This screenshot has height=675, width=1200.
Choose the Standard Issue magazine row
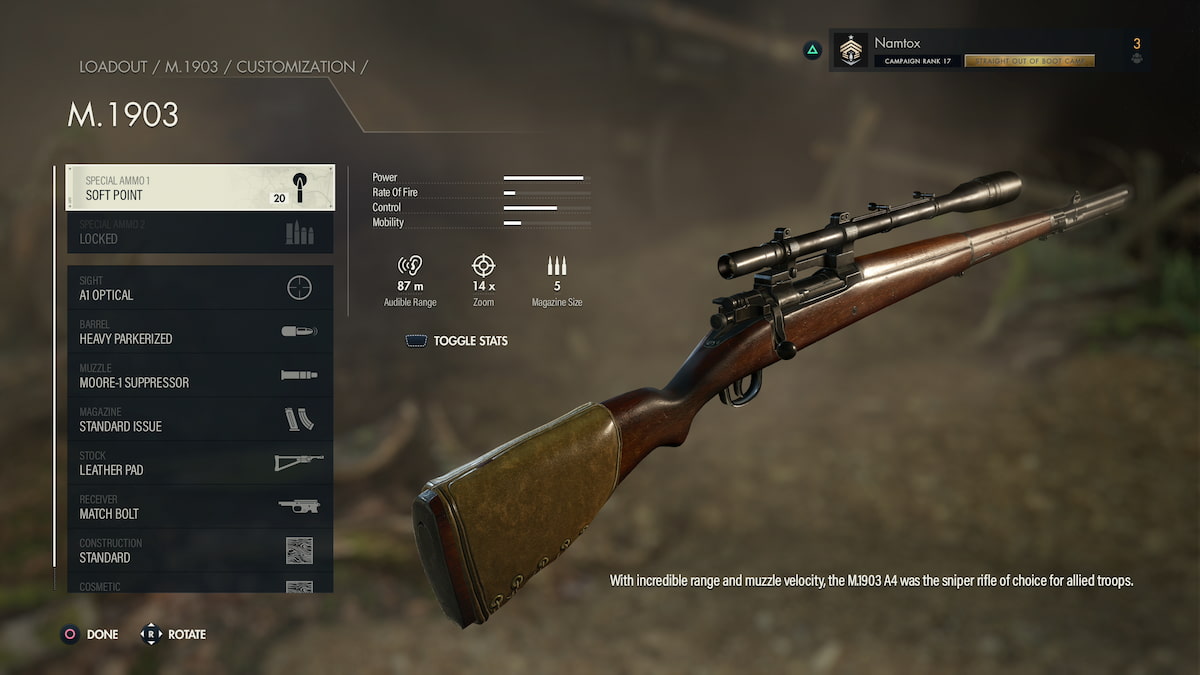(x=200, y=420)
